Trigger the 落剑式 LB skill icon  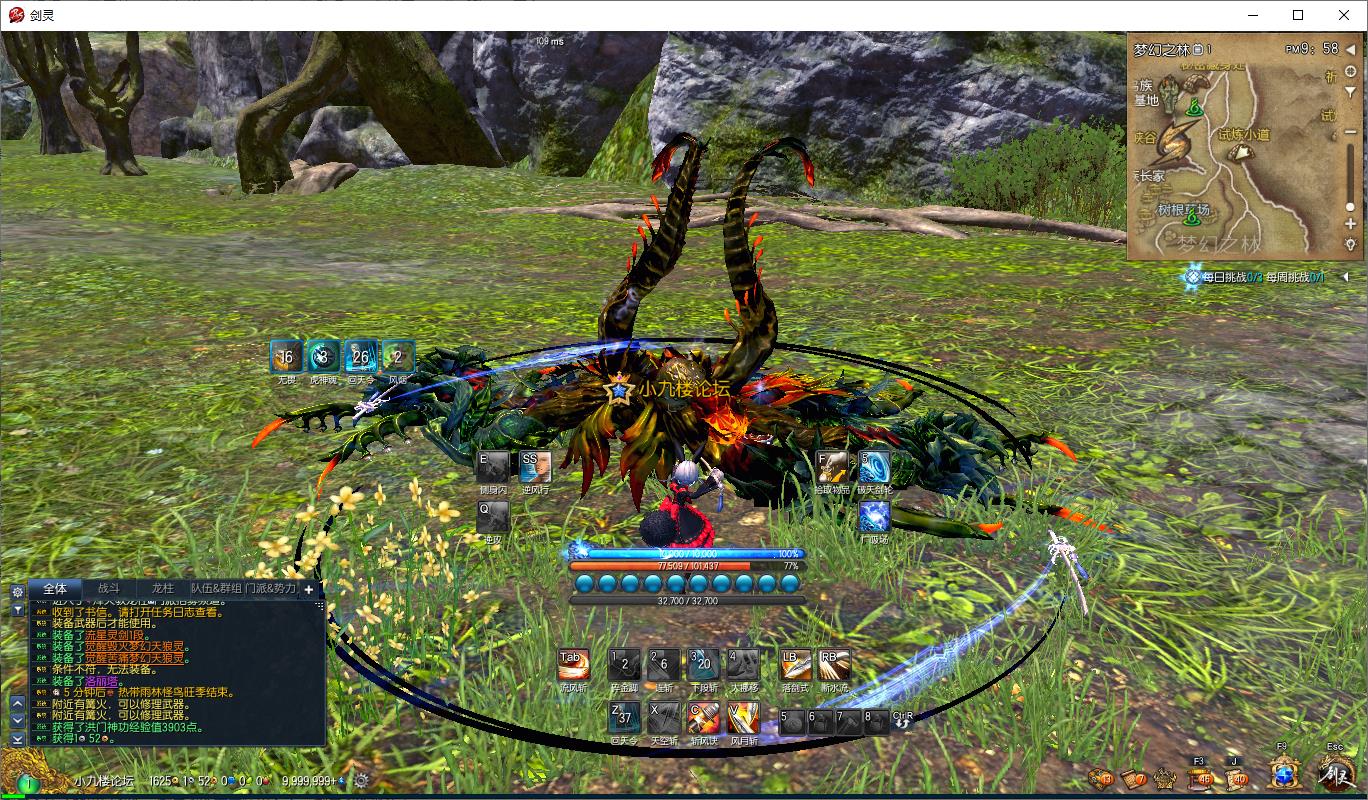point(796,665)
